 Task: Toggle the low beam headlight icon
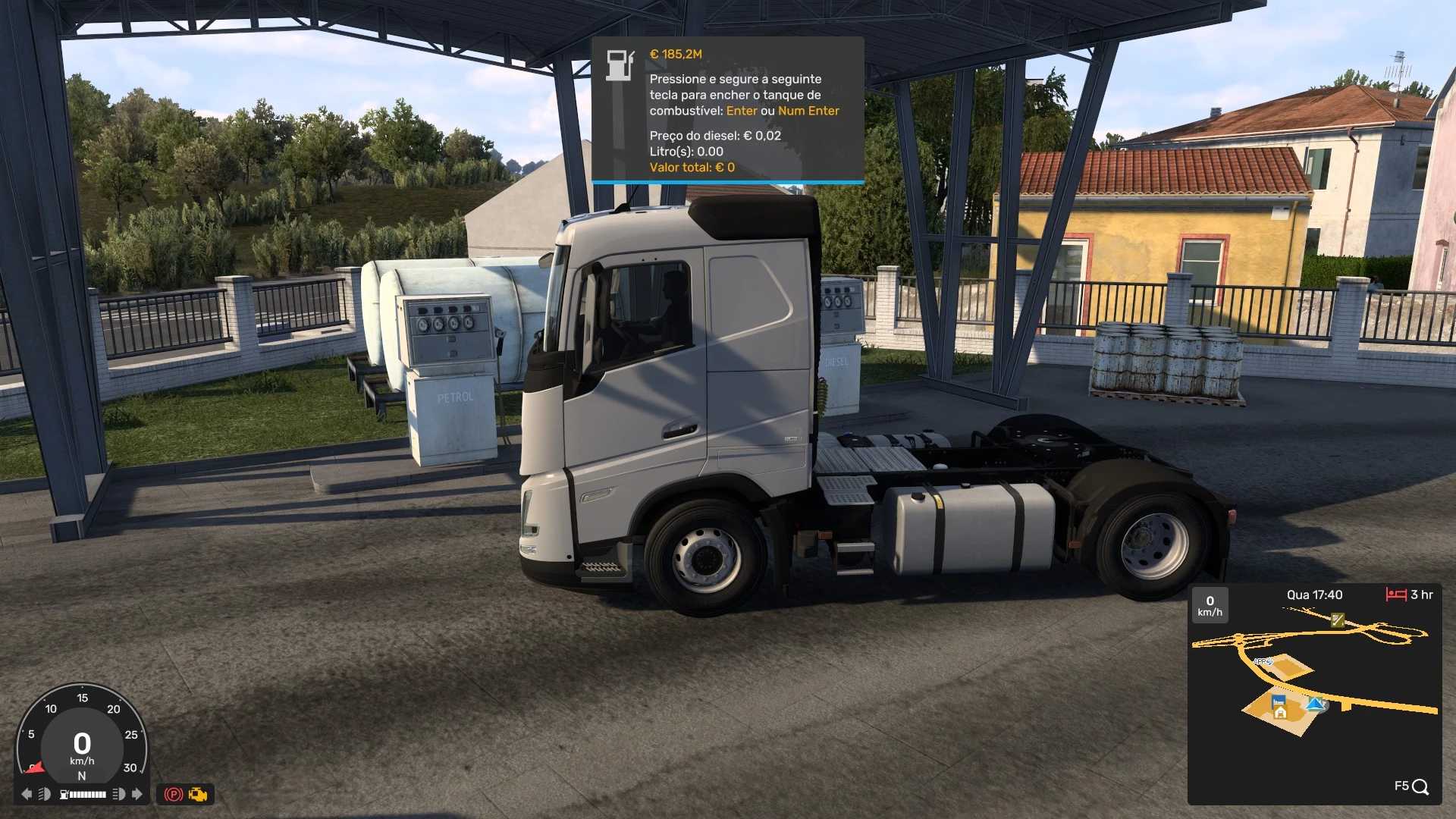point(45,794)
